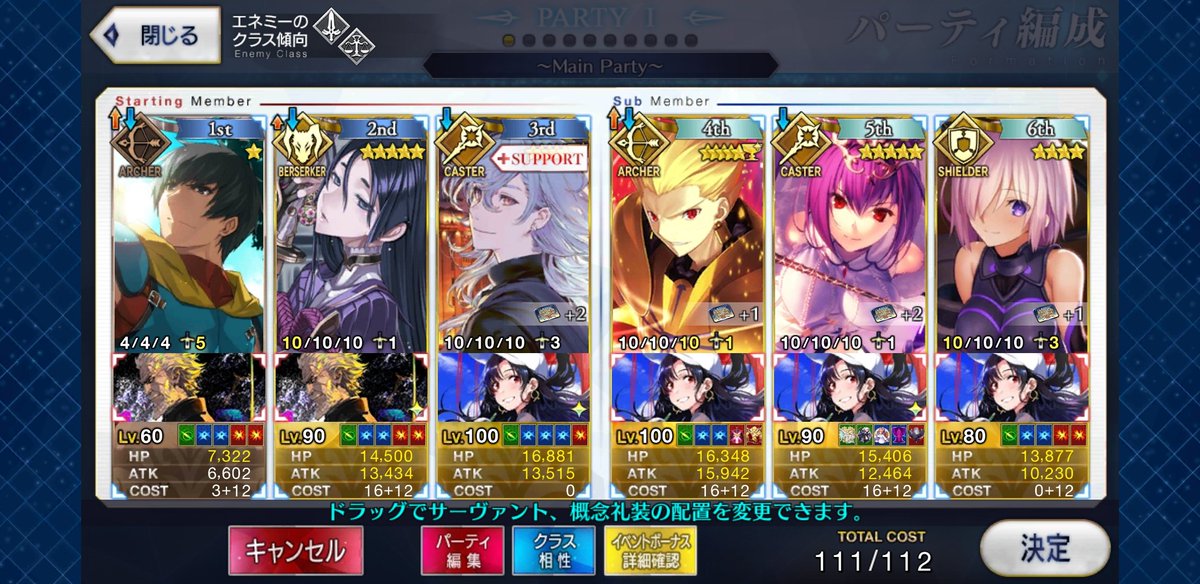This screenshot has width=1200, height=584.
Task: Close the party formation screen
Action: tap(155, 36)
